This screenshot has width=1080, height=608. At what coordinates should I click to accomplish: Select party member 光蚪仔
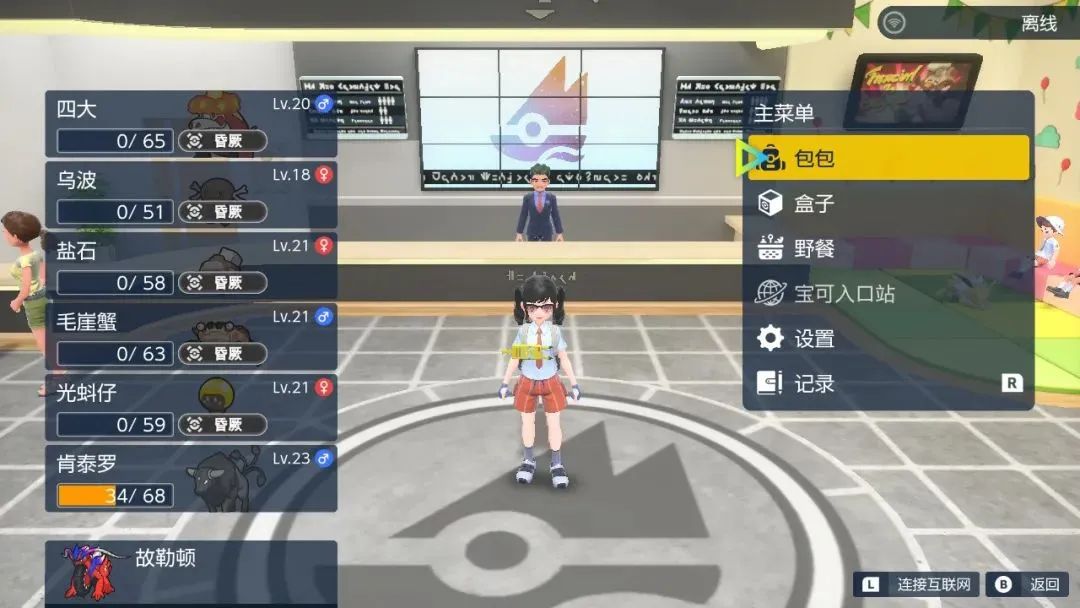coord(190,409)
